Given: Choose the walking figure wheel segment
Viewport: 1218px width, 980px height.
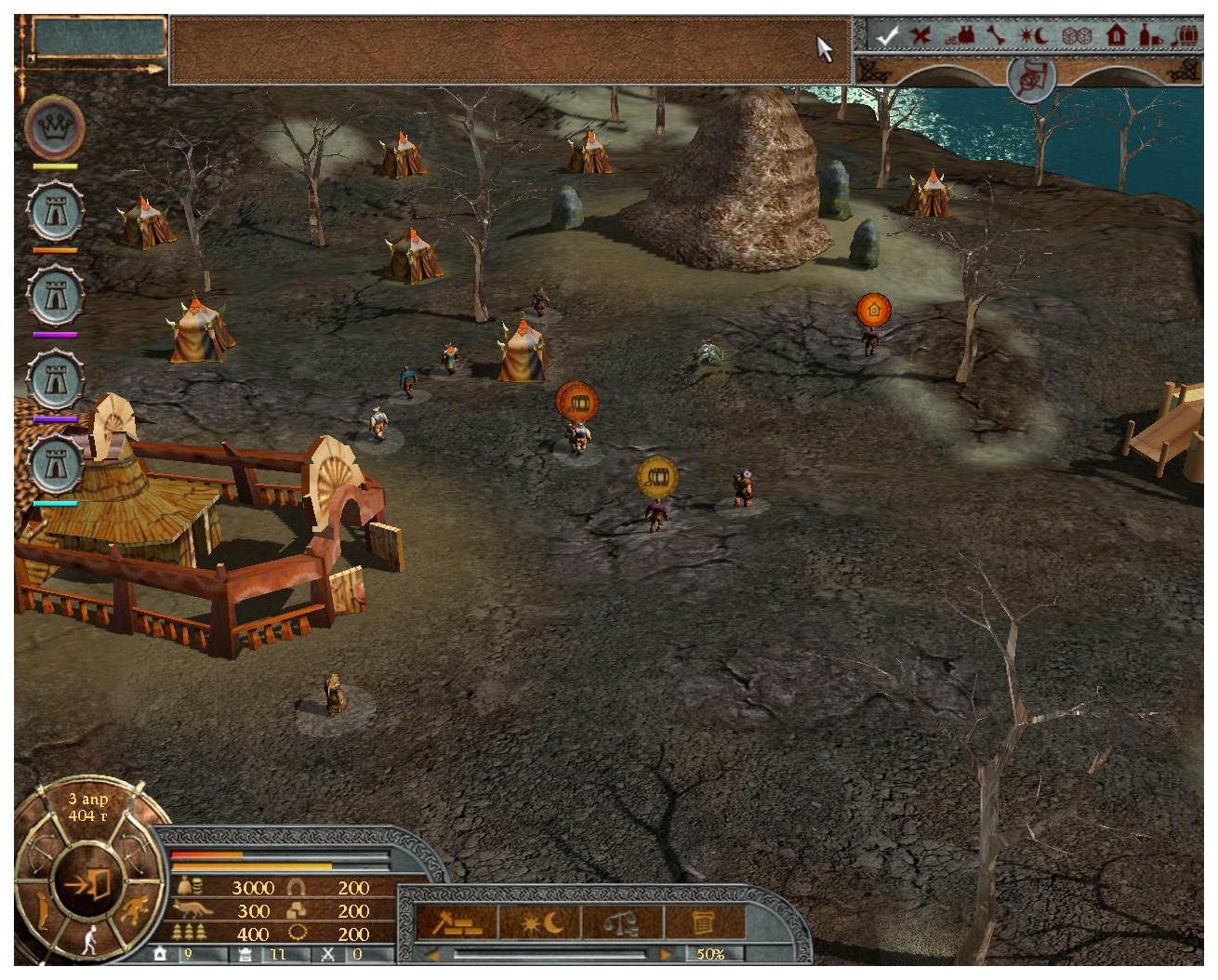Looking at the screenshot, I should tap(90, 939).
